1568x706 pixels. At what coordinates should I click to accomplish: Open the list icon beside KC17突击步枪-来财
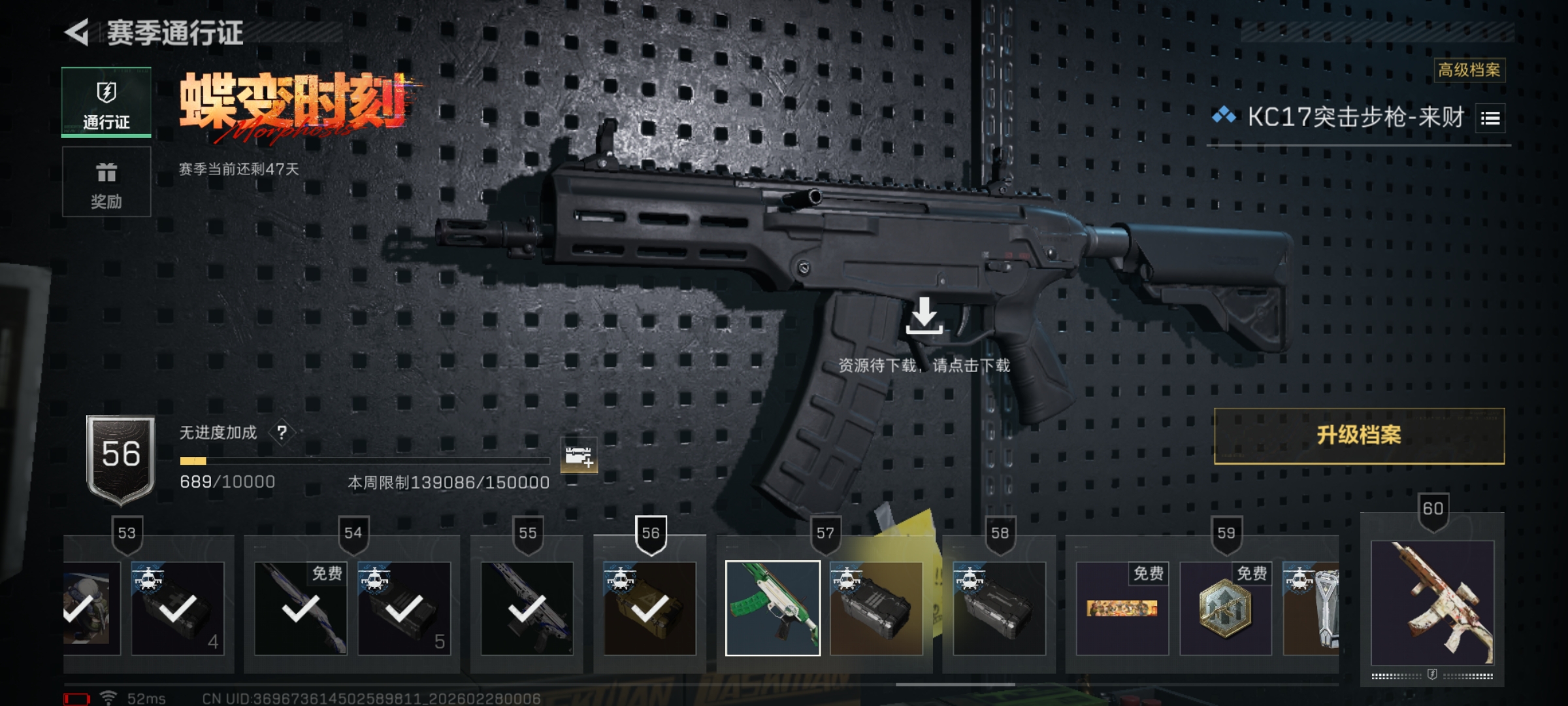click(1490, 118)
